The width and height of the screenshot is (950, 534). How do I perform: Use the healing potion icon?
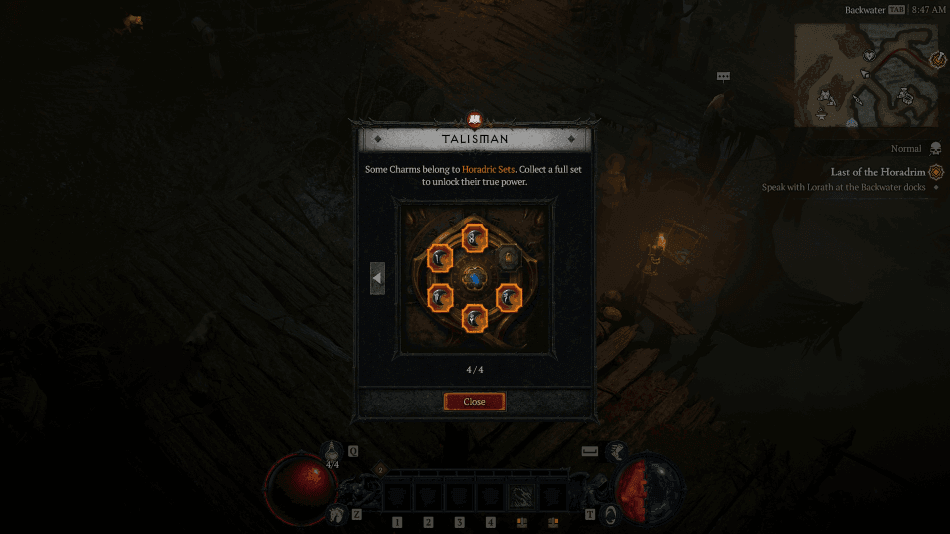[333, 452]
